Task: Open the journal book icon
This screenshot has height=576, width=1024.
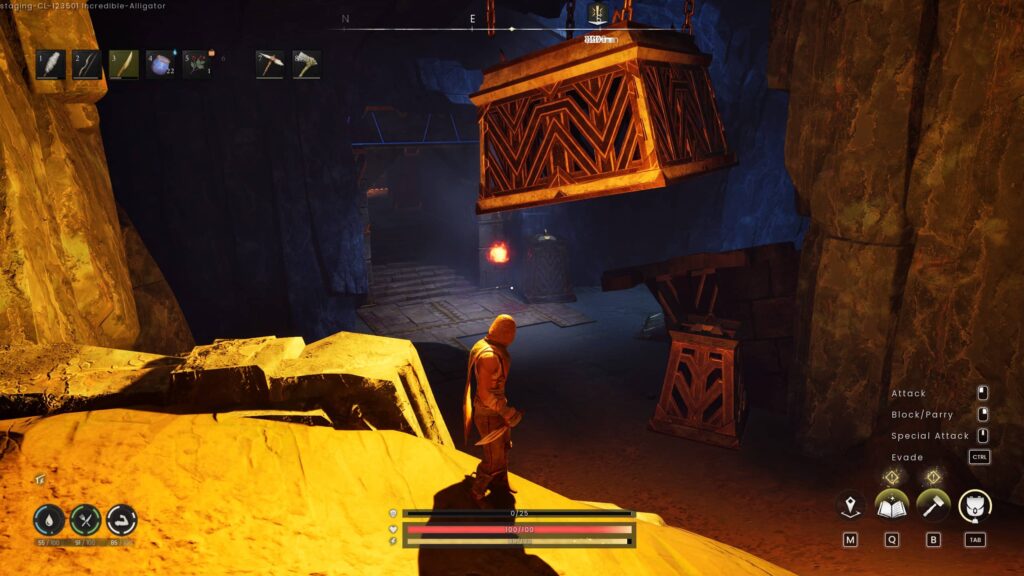Action: click(x=891, y=506)
